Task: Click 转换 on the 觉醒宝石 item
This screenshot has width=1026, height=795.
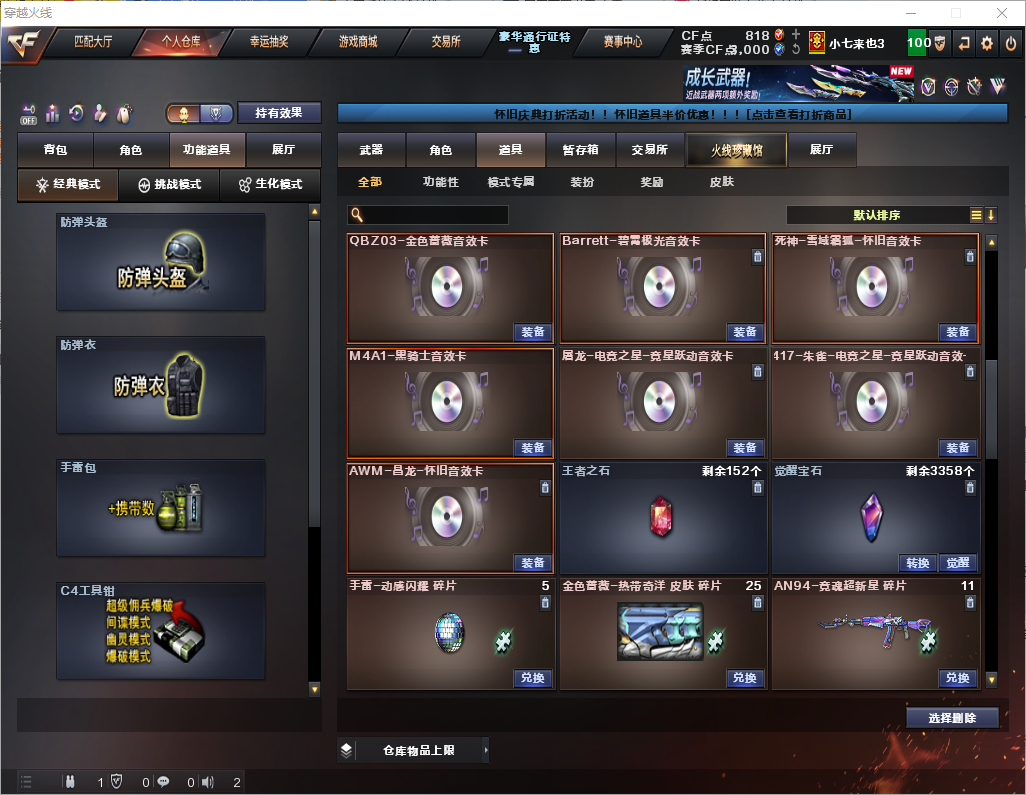Action: point(918,563)
